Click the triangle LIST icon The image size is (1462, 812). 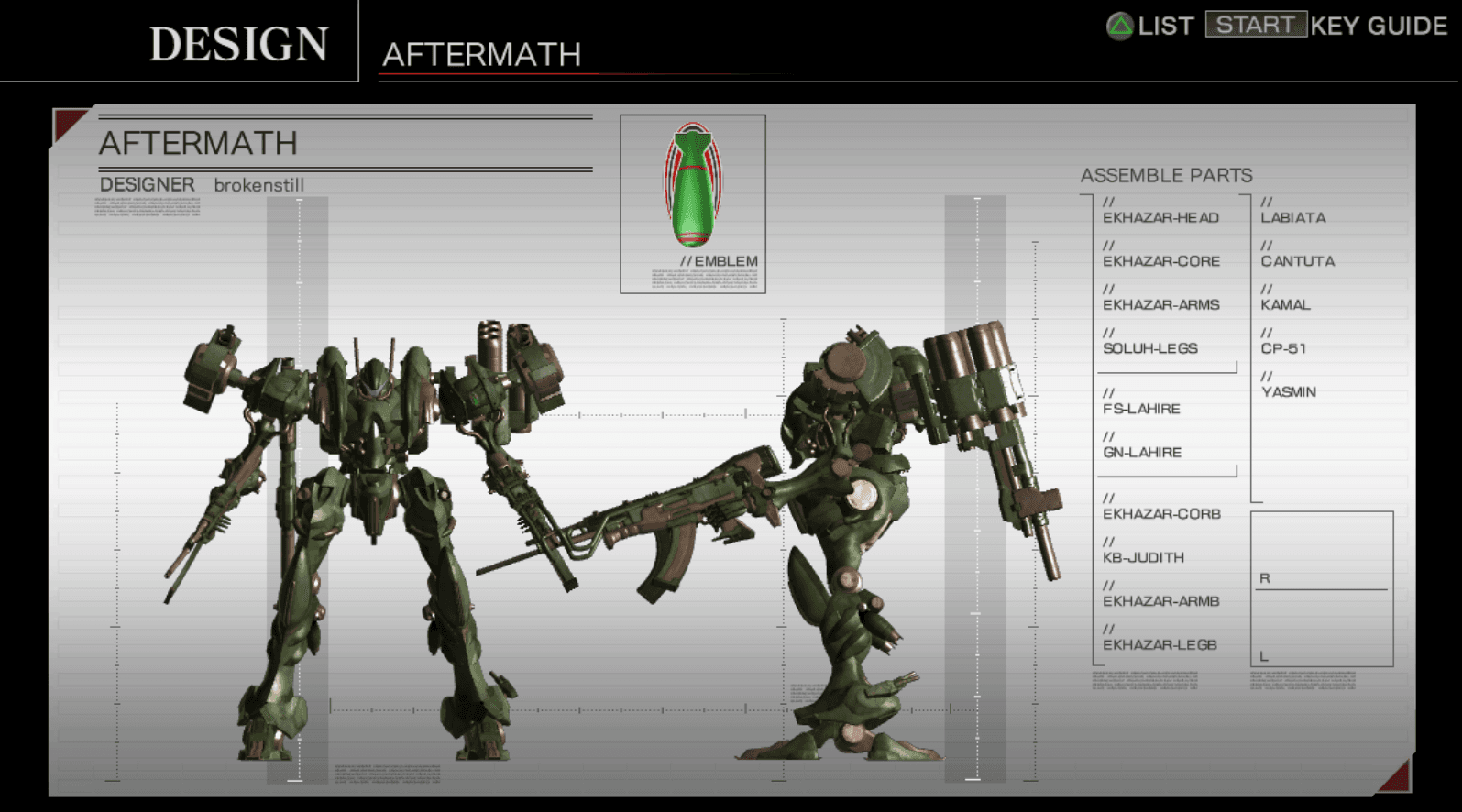tap(1120, 27)
